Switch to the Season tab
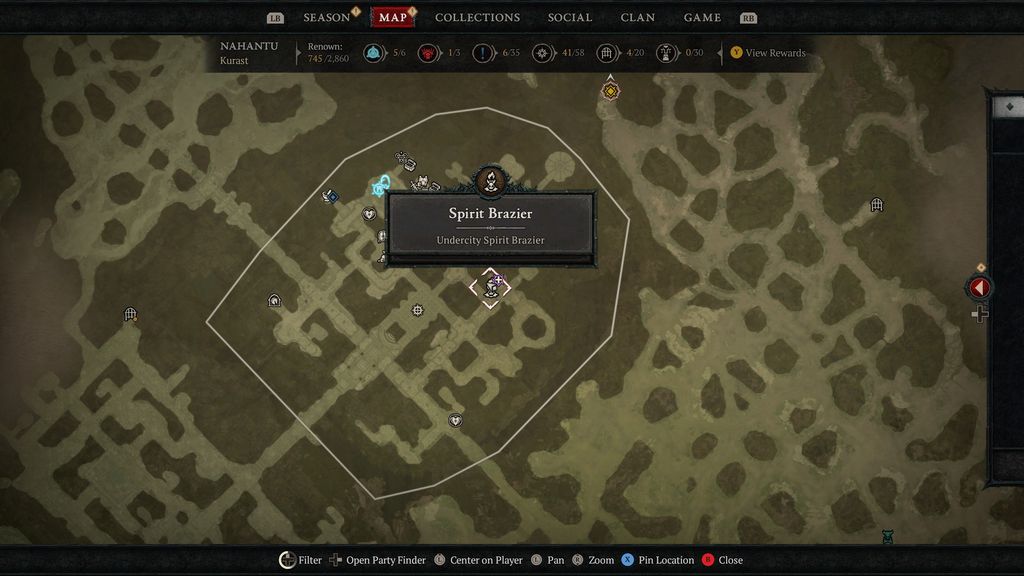This screenshot has height=576, width=1024. (327, 17)
